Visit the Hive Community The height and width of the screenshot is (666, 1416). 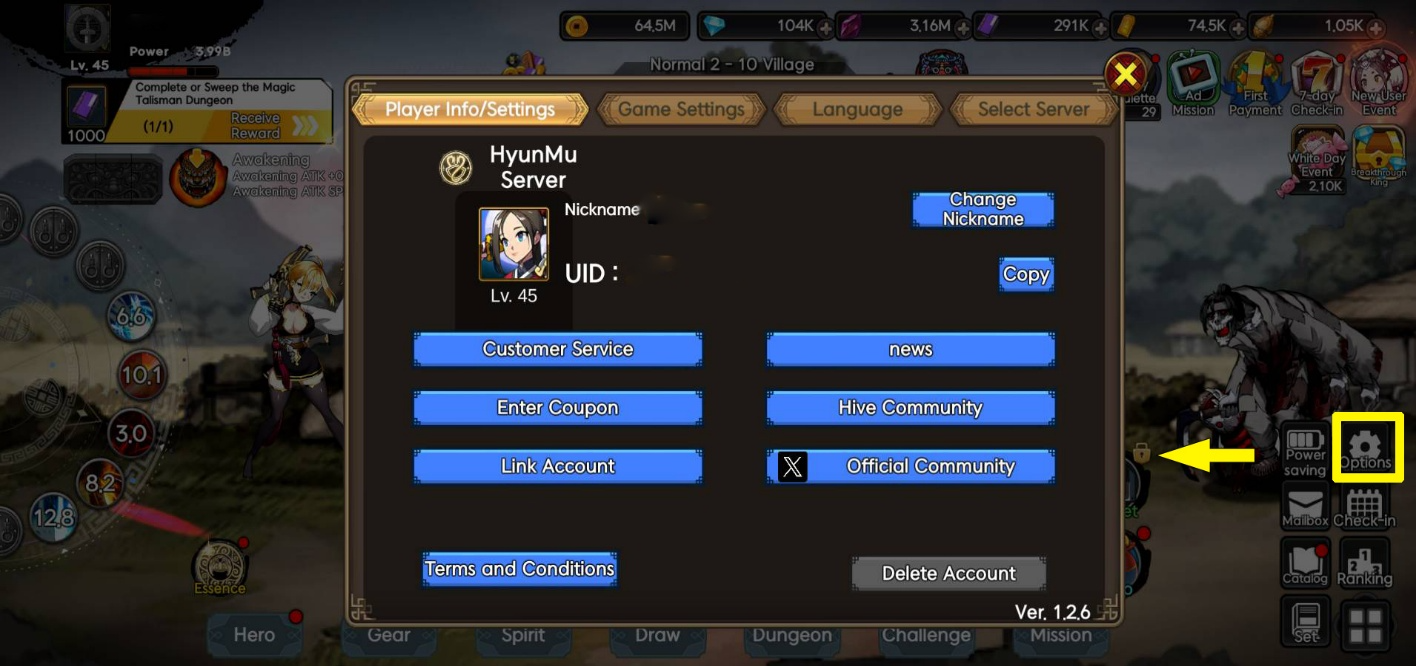910,408
